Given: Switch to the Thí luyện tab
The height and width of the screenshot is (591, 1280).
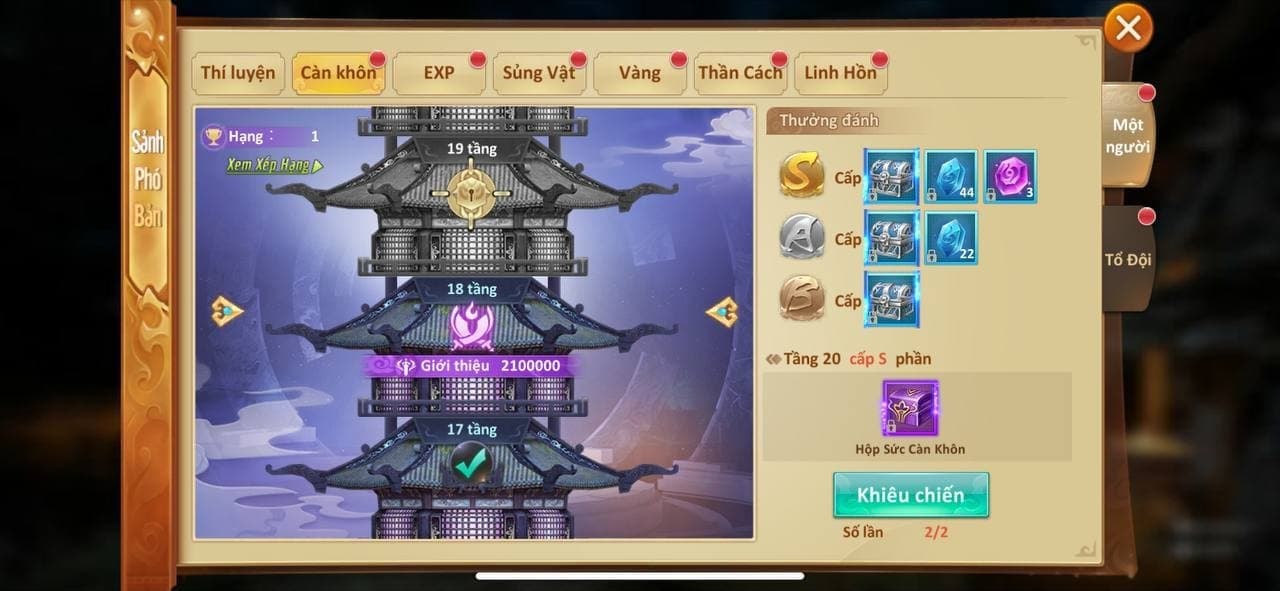Looking at the screenshot, I should tap(238, 73).
